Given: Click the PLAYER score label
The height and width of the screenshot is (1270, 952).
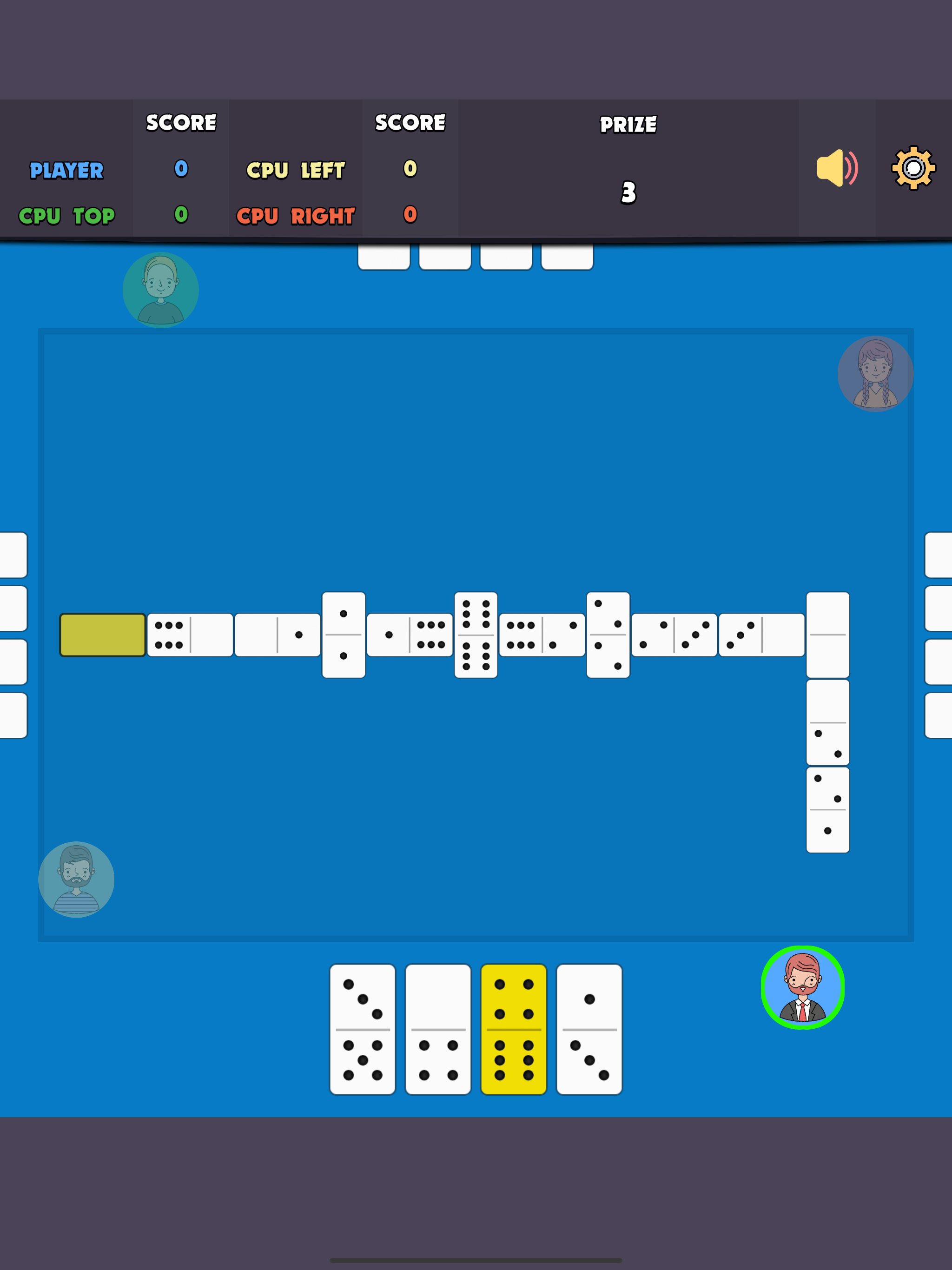Looking at the screenshot, I should 66,171.
